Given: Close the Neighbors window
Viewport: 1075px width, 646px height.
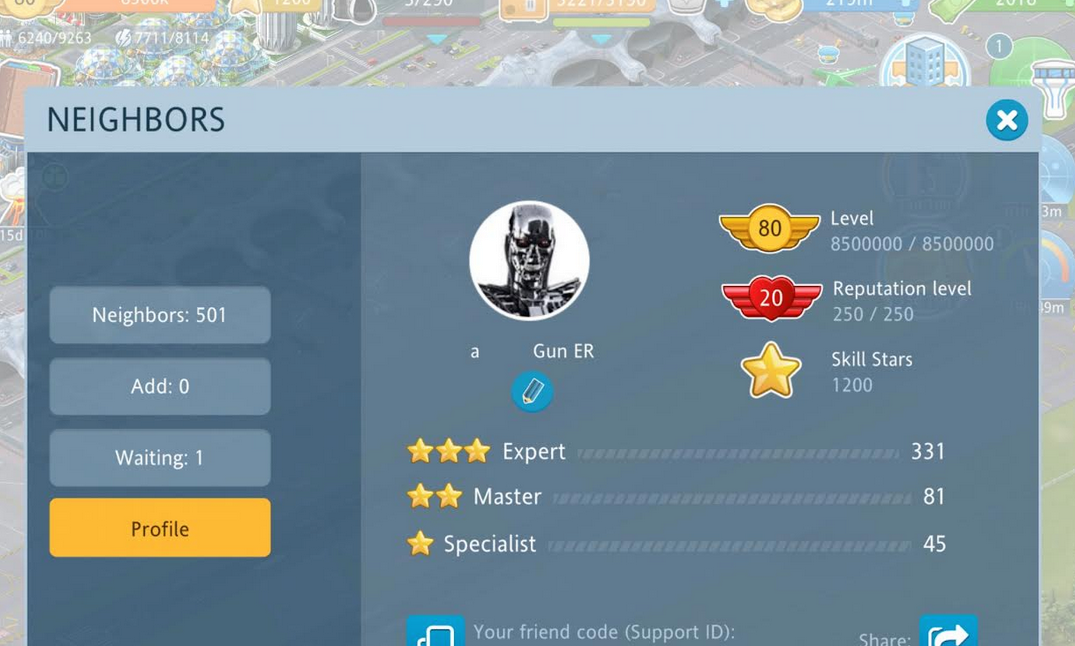Looking at the screenshot, I should tap(1006, 120).
